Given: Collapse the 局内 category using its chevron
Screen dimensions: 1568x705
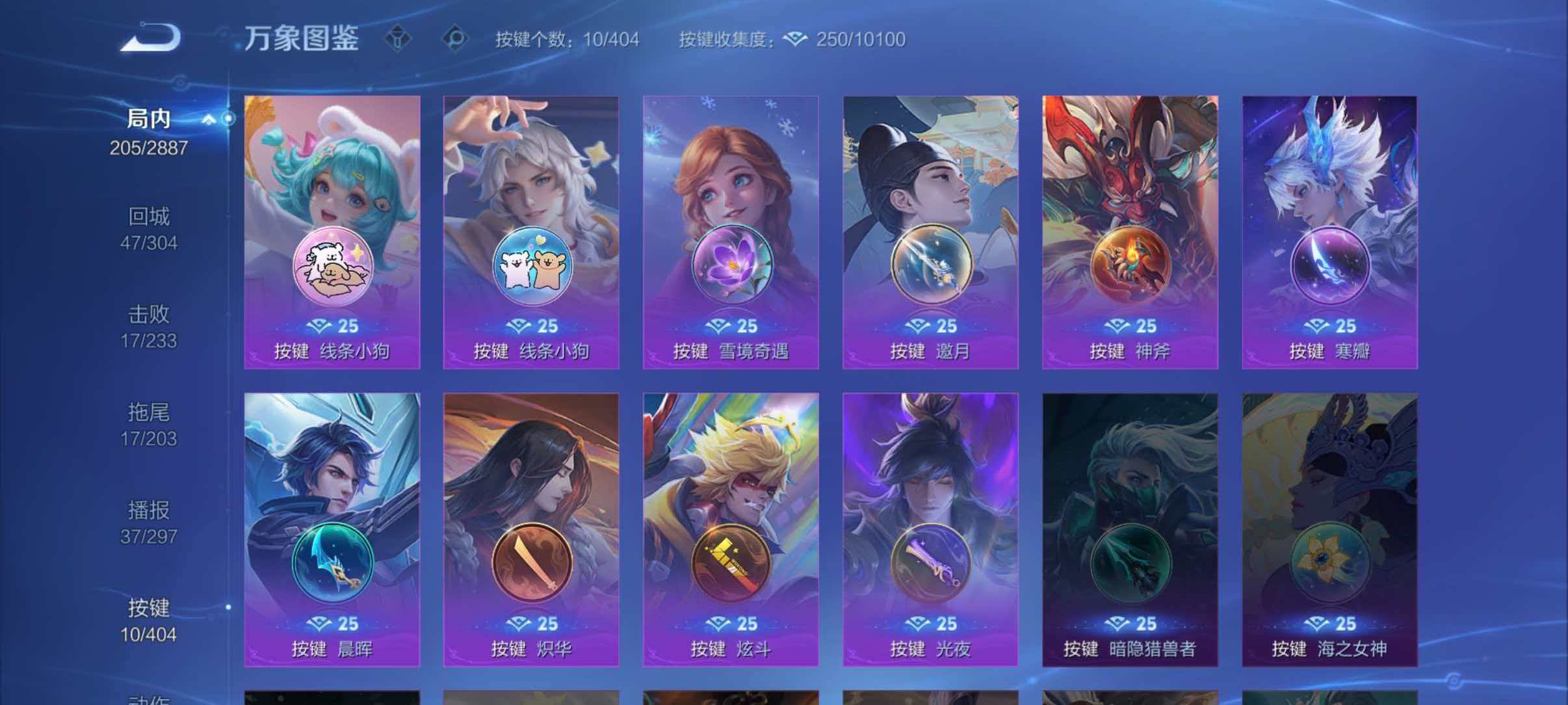Looking at the screenshot, I should pos(208,119).
